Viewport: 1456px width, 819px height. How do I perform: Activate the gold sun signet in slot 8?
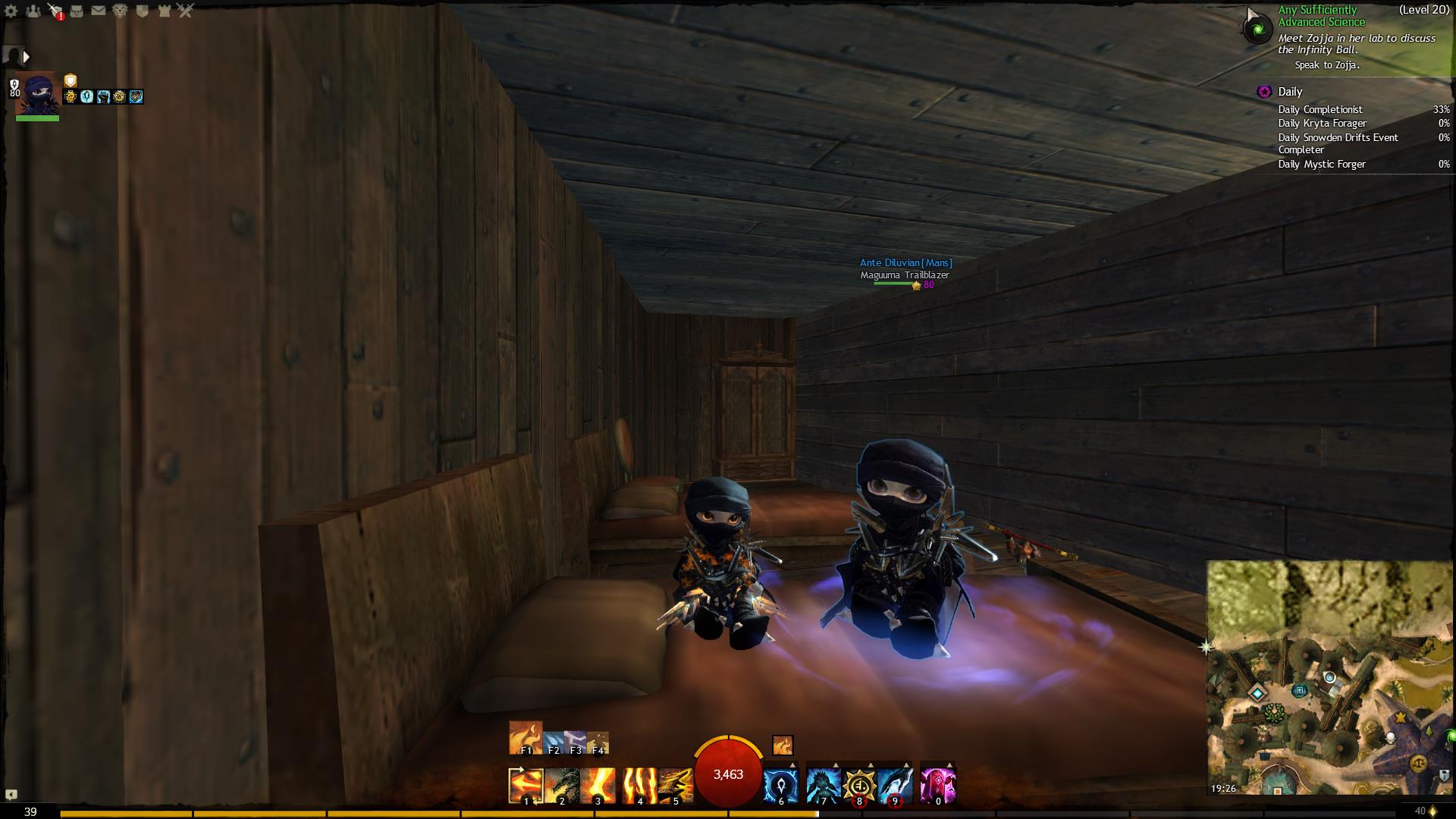pyautogui.click(x=859, y=785)
